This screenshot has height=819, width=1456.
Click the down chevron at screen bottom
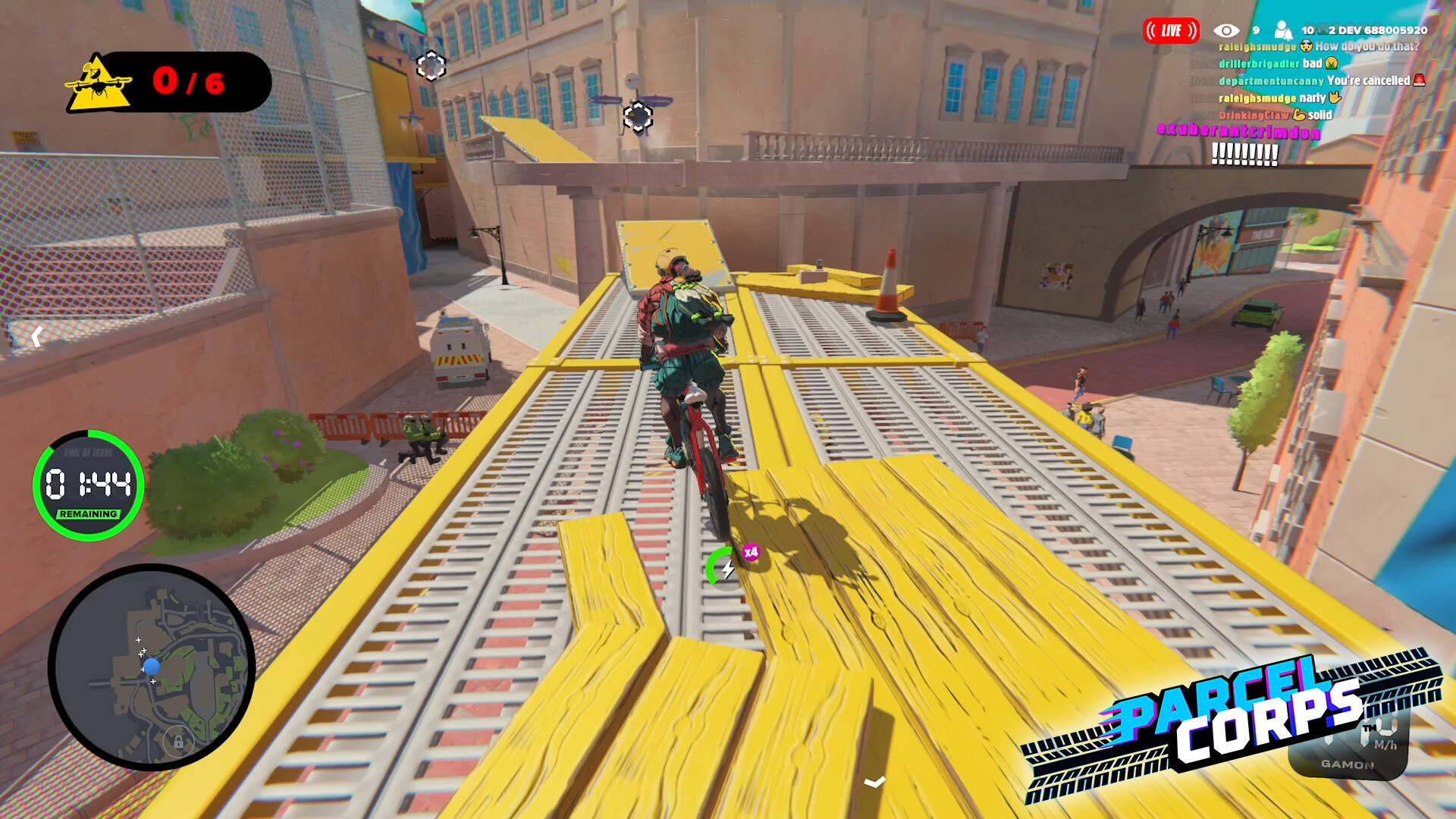pos(874,782)
